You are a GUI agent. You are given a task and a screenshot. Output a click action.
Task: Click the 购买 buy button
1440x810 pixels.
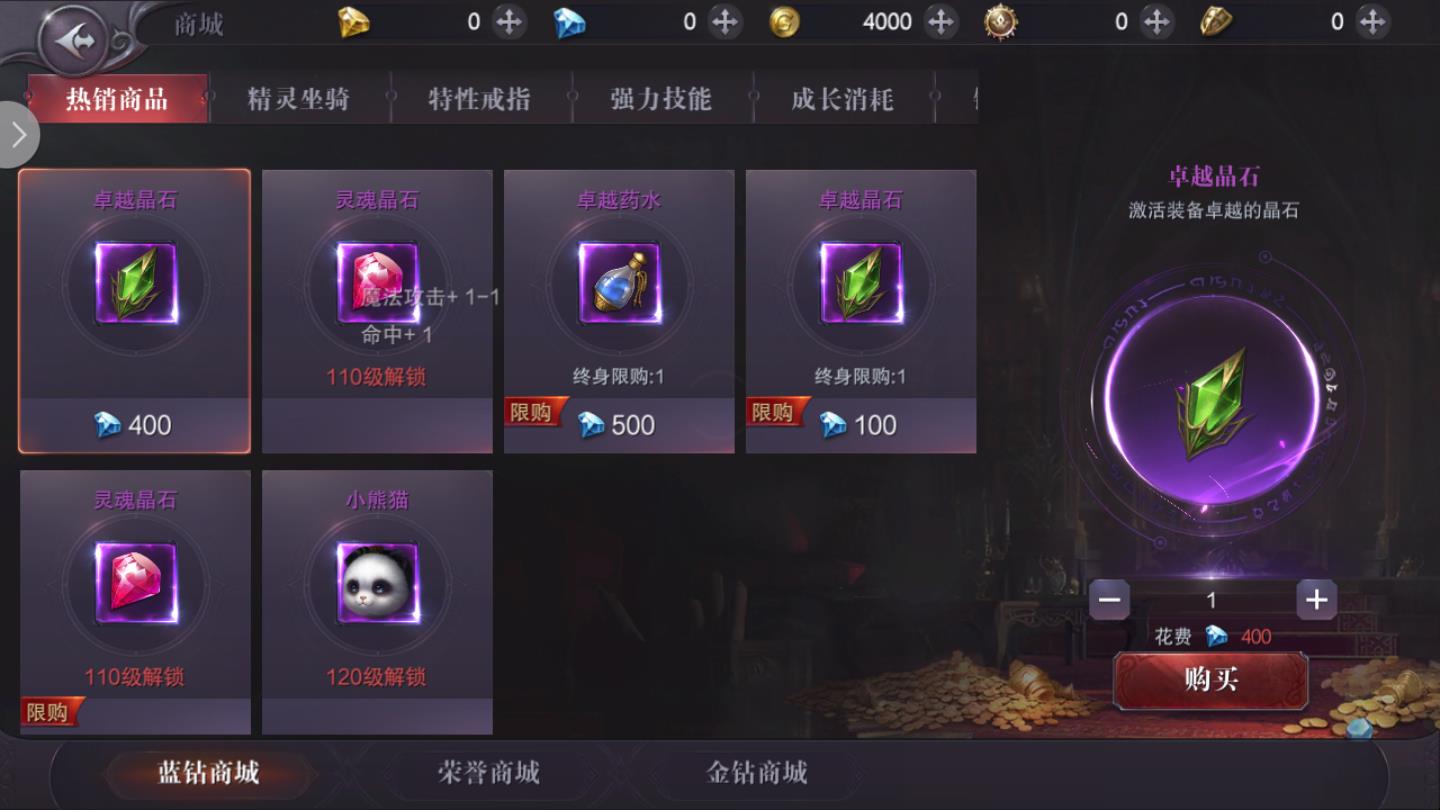(1210, 680)
